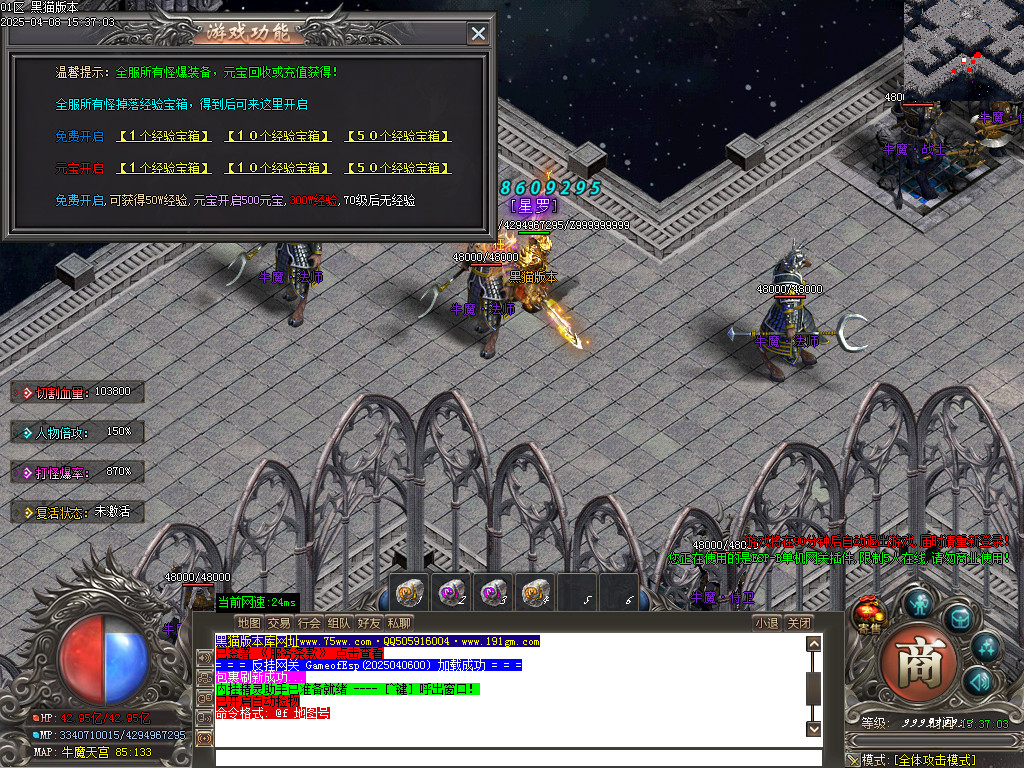Focus the chat input box

click(510, 757)
